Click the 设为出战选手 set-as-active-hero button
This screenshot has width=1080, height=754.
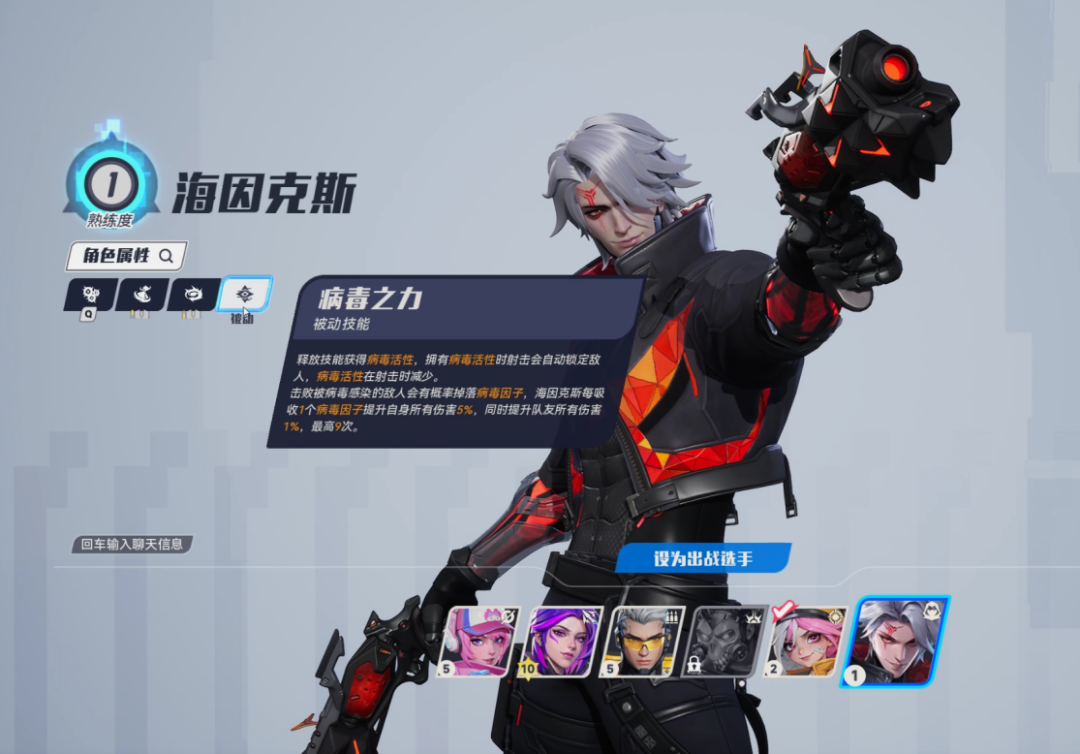click(703, 558)
